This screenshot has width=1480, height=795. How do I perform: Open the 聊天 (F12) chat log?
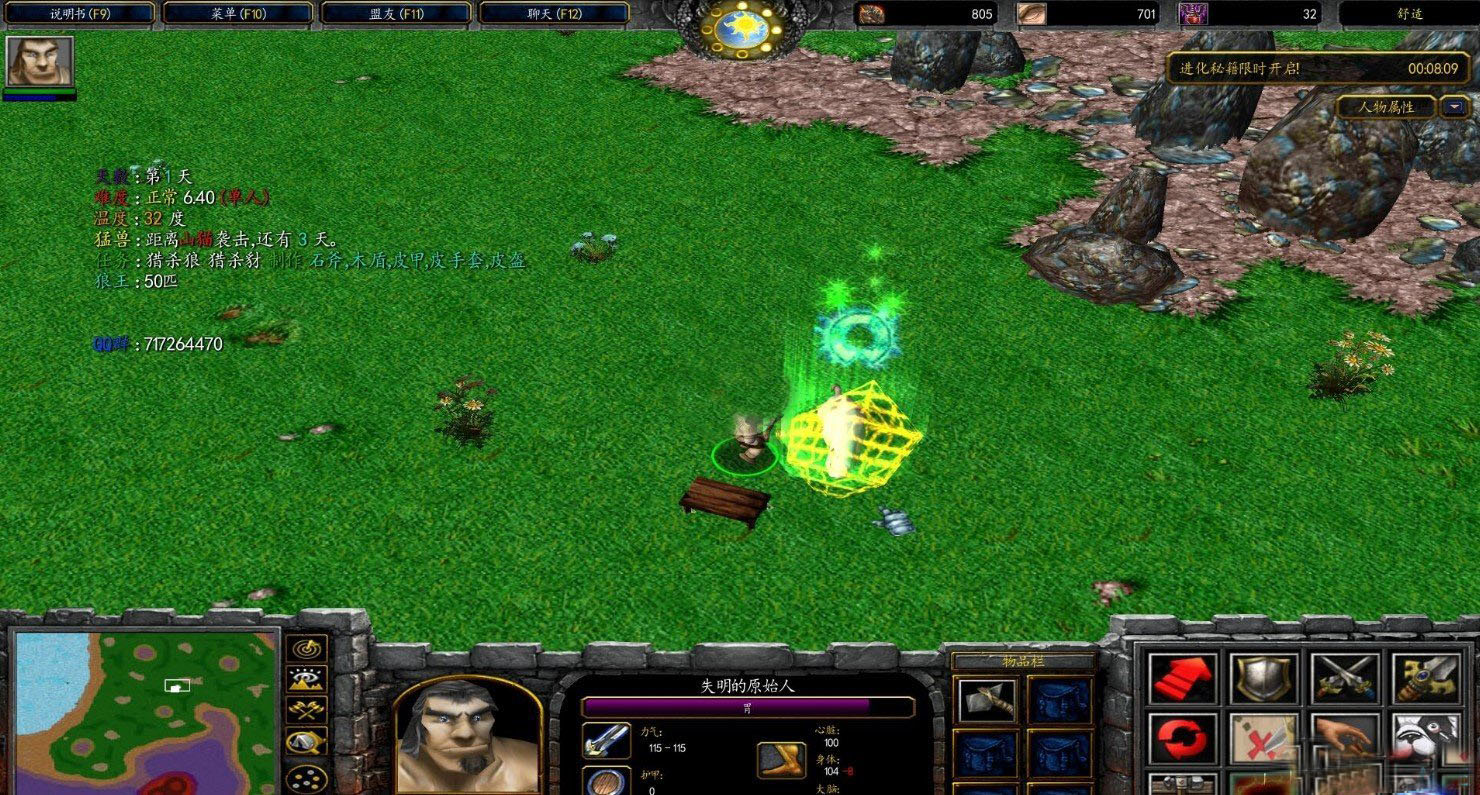click(x=555, y=13)
